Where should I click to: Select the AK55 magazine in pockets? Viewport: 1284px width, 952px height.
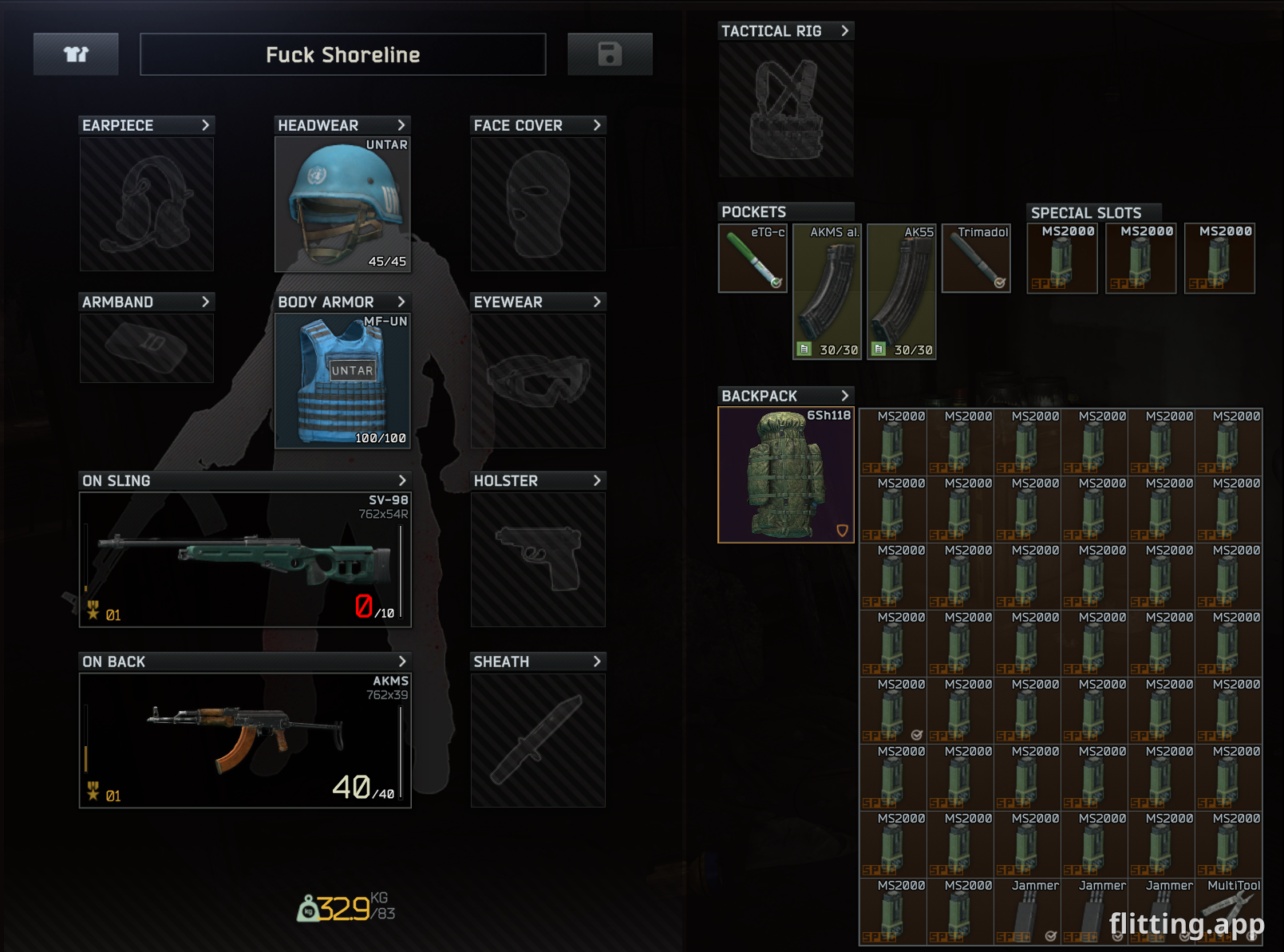(x=901, y=292)
